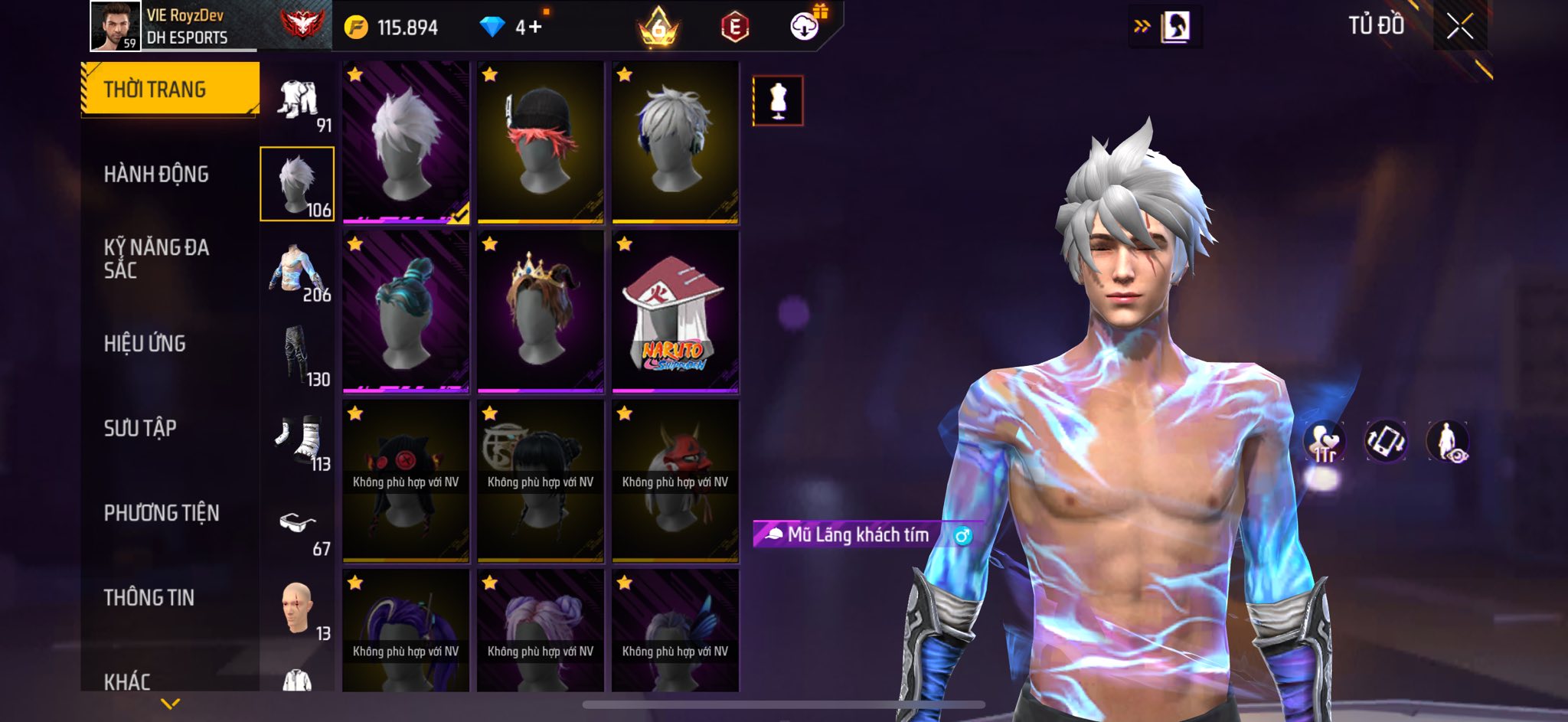
Task: Go to the Hiệu Ứng section
Action: (x=145, y=344)
